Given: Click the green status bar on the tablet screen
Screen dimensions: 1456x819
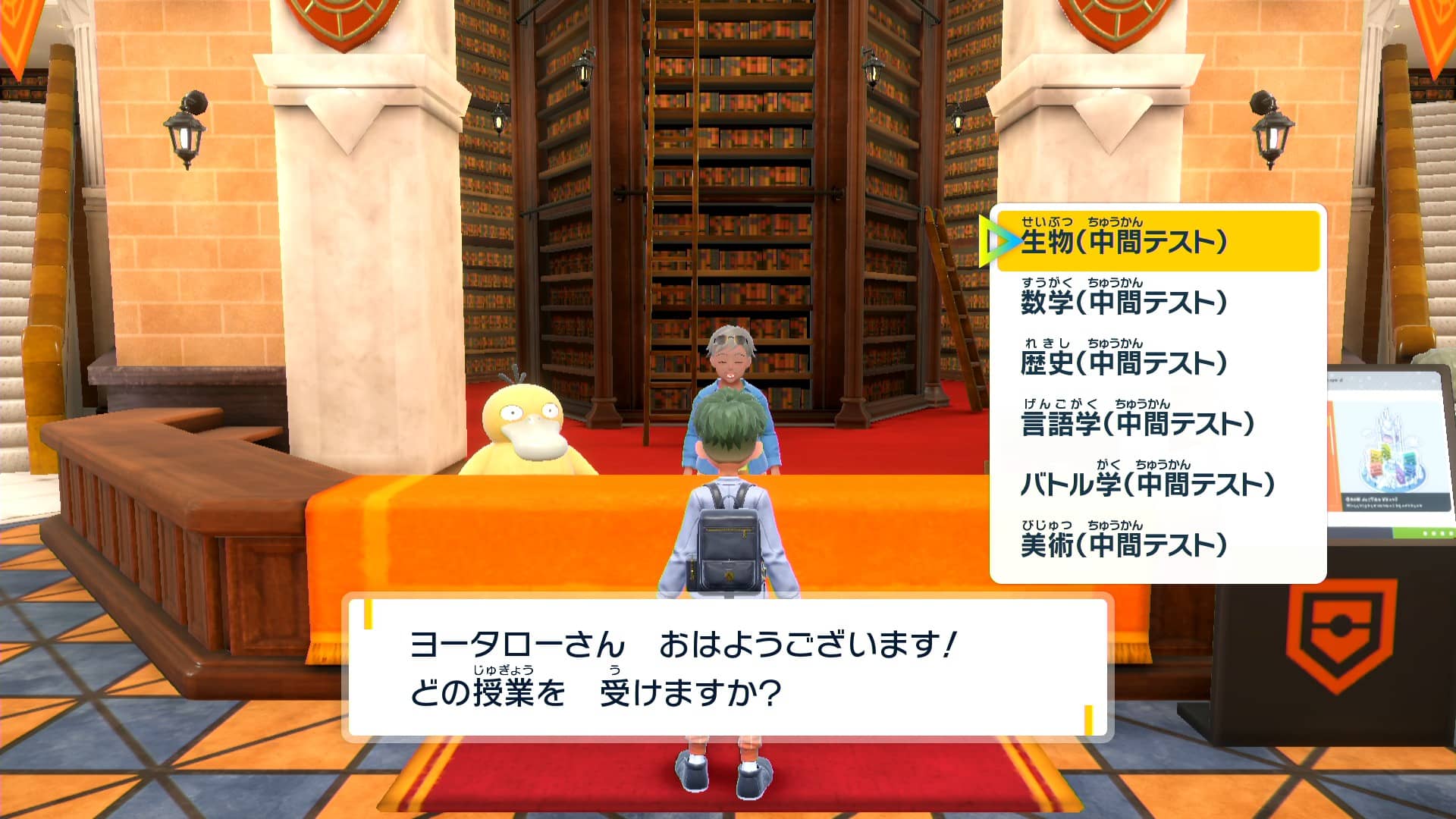Looking at the screenshot, I should pyautogui.click(x=1422, y=532).
